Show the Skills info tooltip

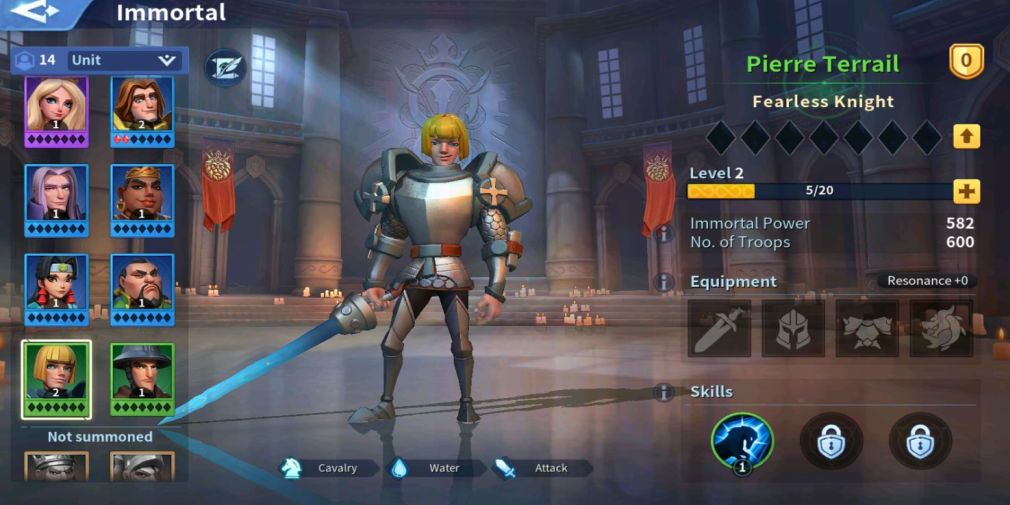click(x=663, y=392)
